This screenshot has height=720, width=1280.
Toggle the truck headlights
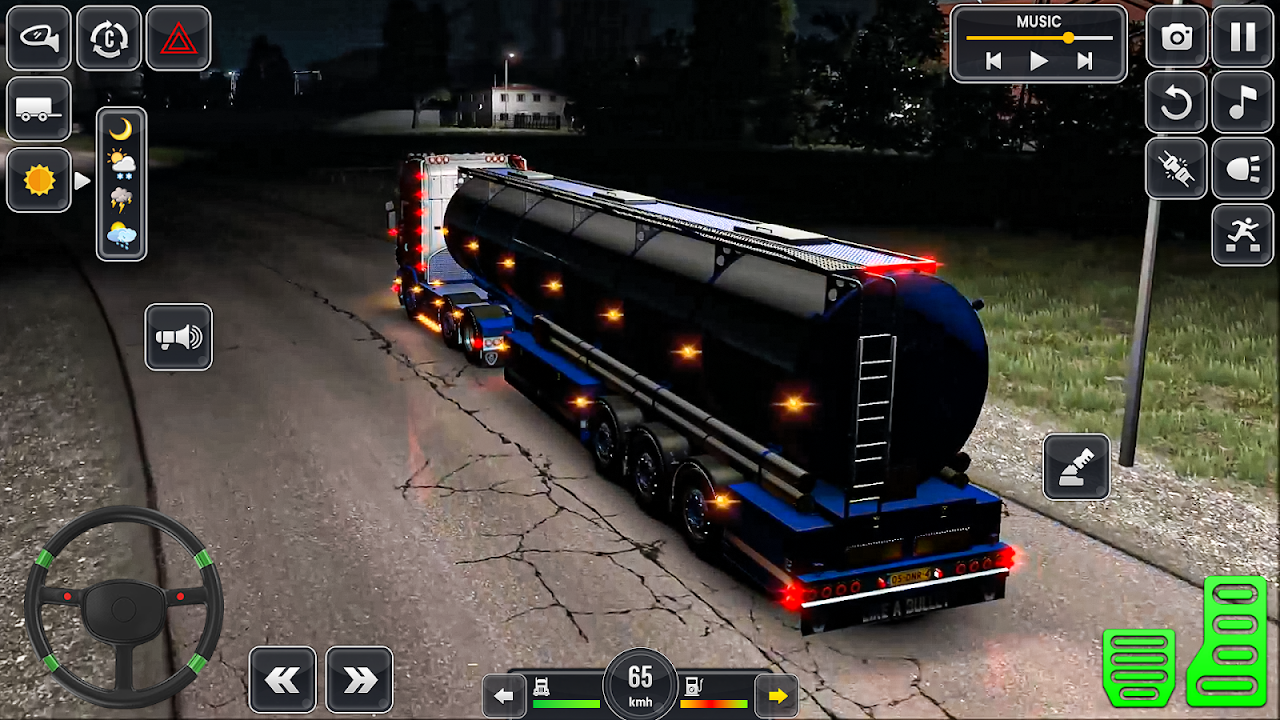(x=1243, y=168)
